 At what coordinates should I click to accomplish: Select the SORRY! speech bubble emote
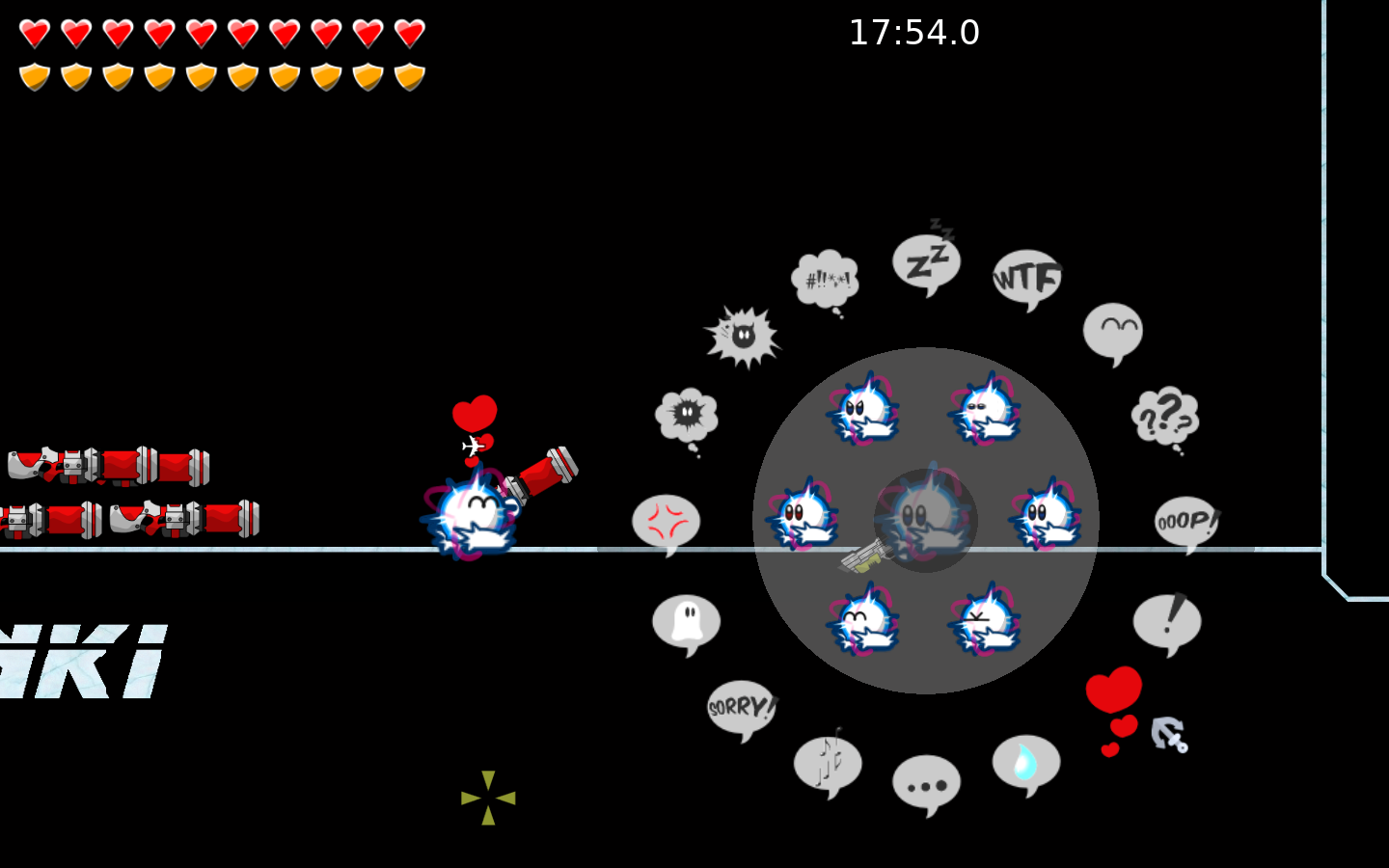(x=741, y=708)
